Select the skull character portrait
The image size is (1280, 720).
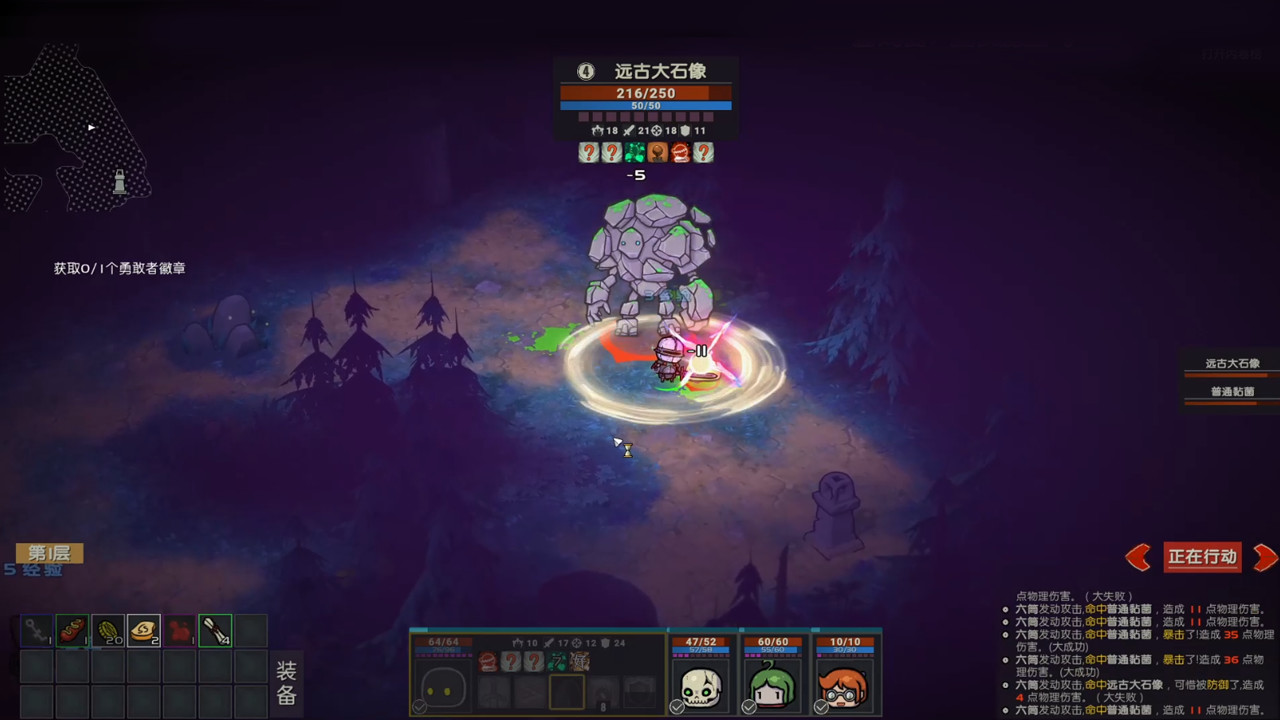[x=700, y=687]
